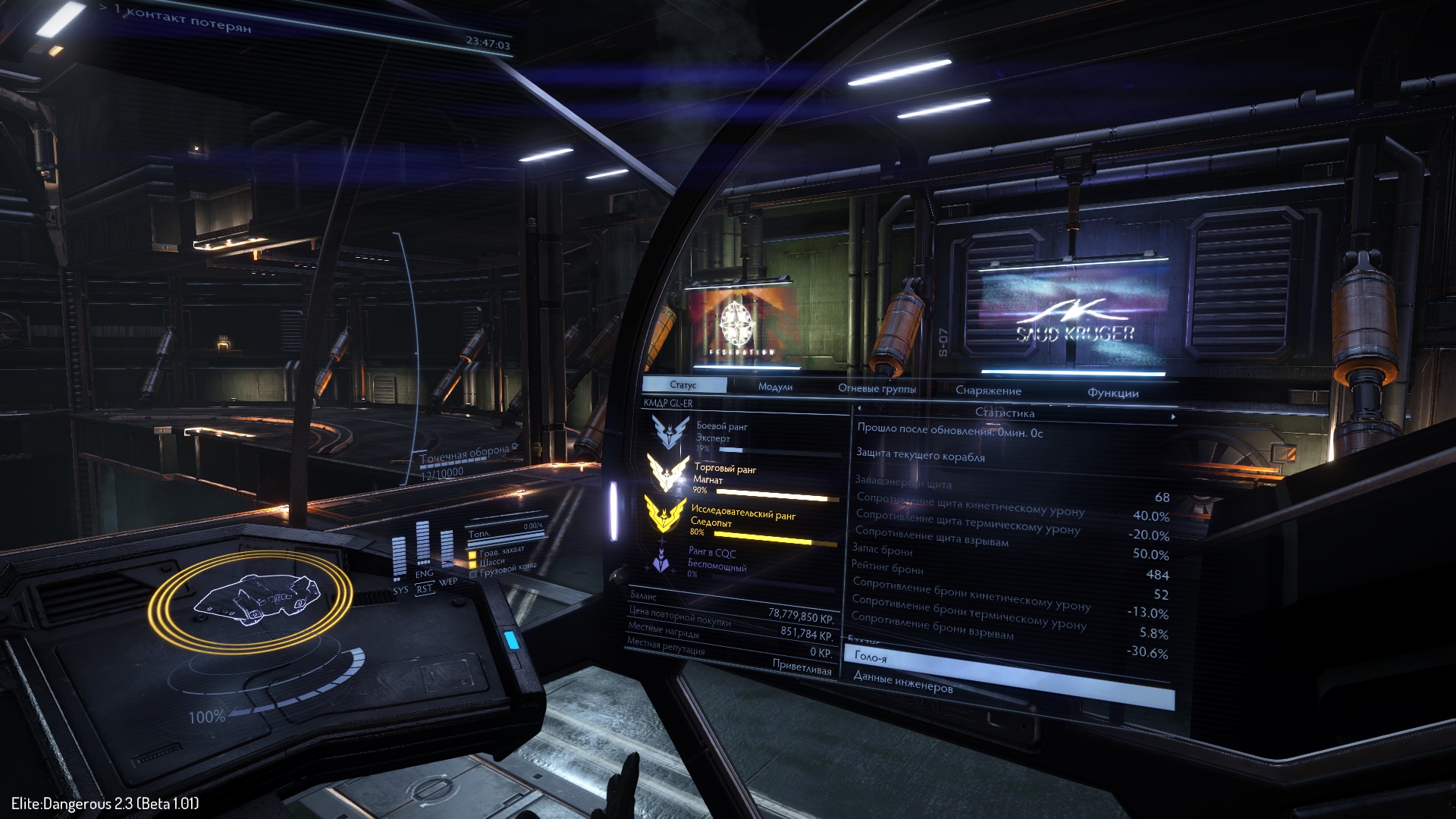
Task: Switch to the Снаряжение tab
Action: tap(988, 391)
